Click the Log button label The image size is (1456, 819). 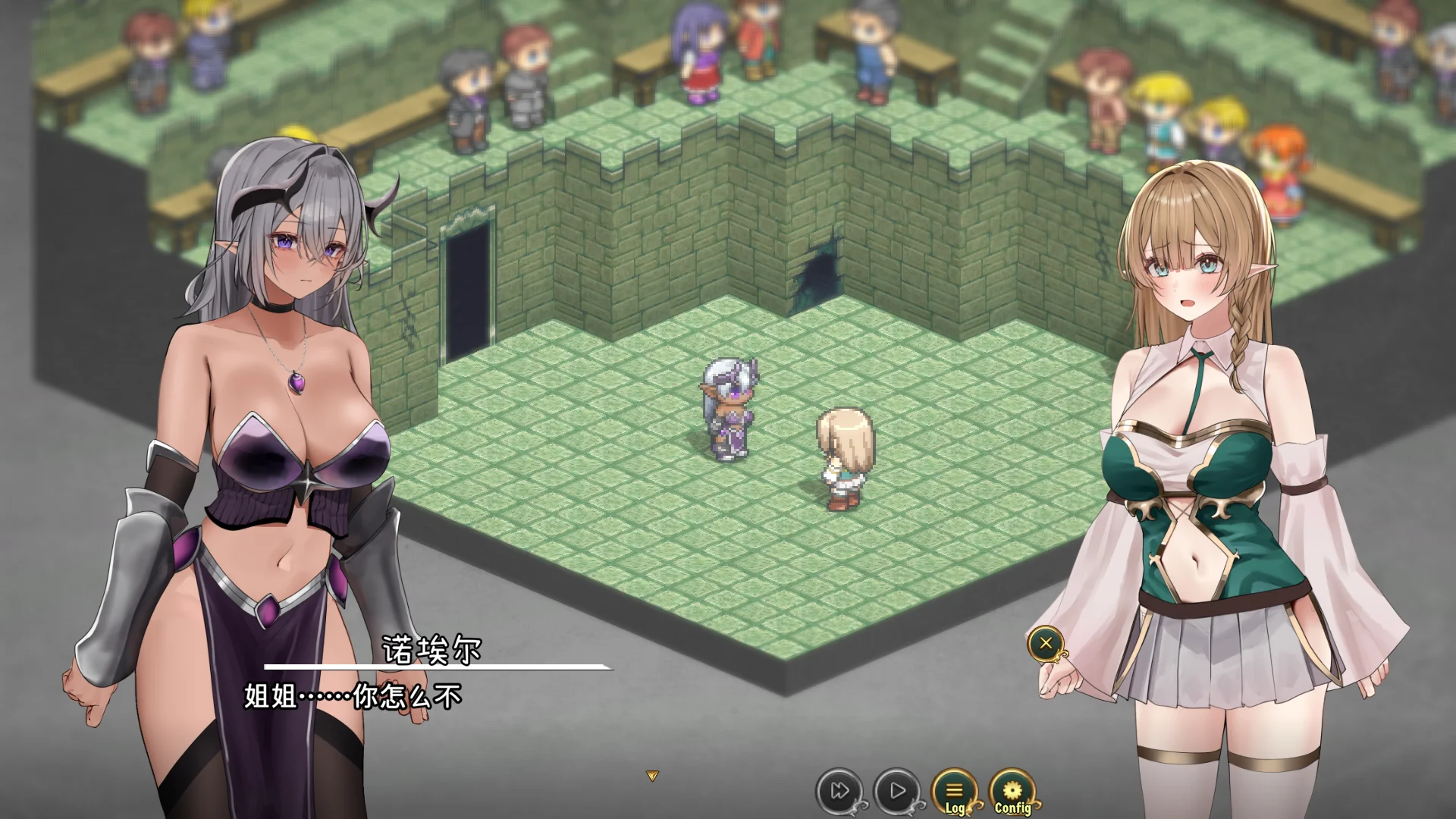point(955,808)
